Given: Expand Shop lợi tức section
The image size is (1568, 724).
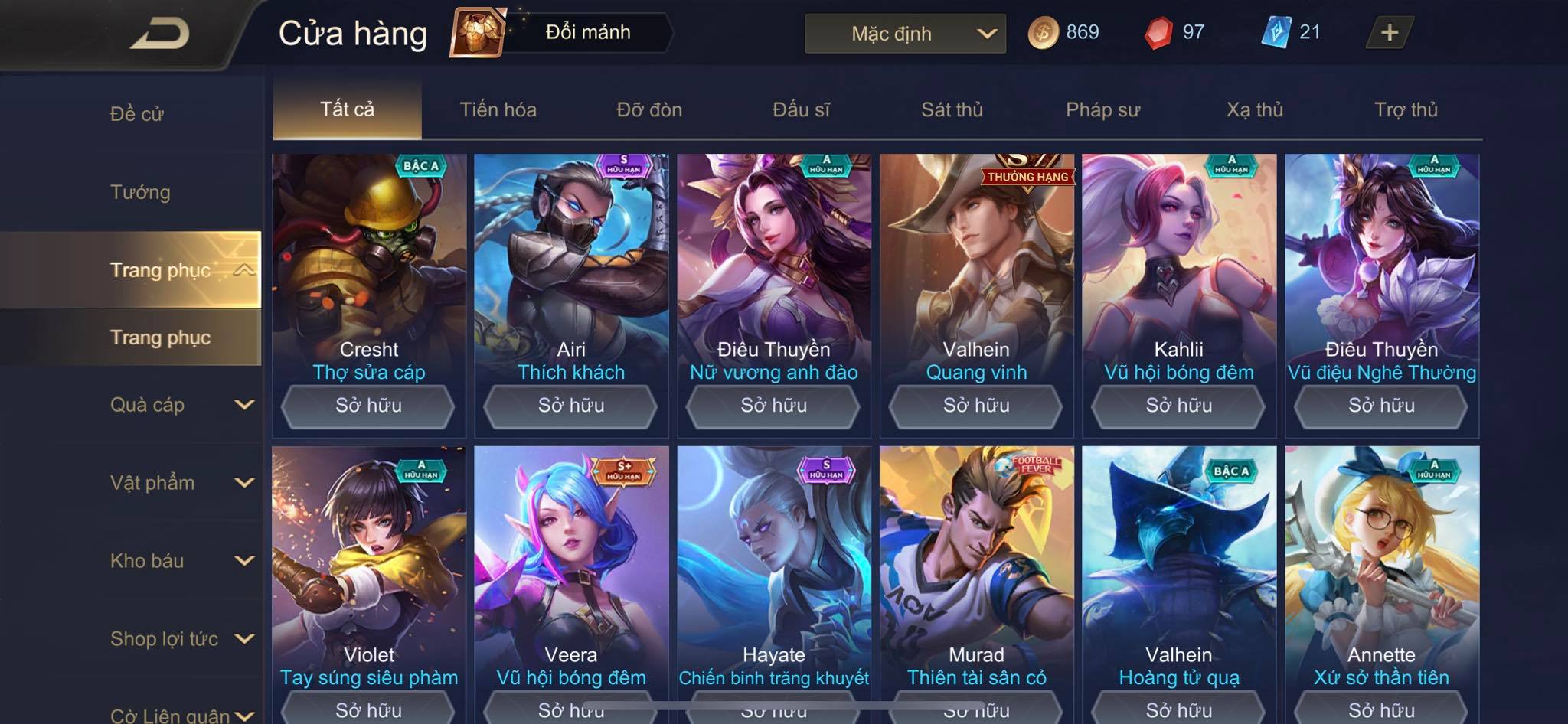Looking at the screenshot, I should tap(181, 639).
